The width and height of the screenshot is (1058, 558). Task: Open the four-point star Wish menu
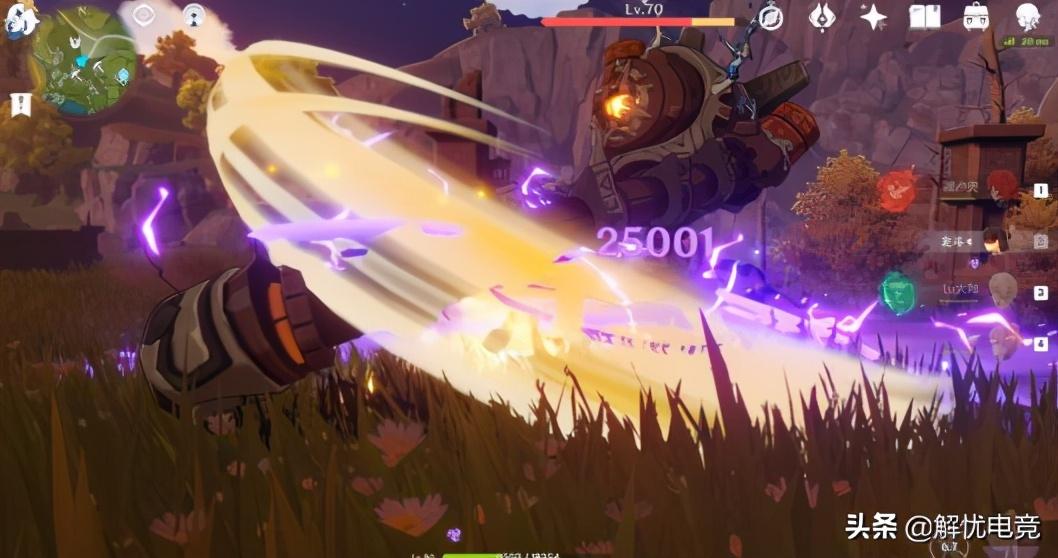[874, 16]
